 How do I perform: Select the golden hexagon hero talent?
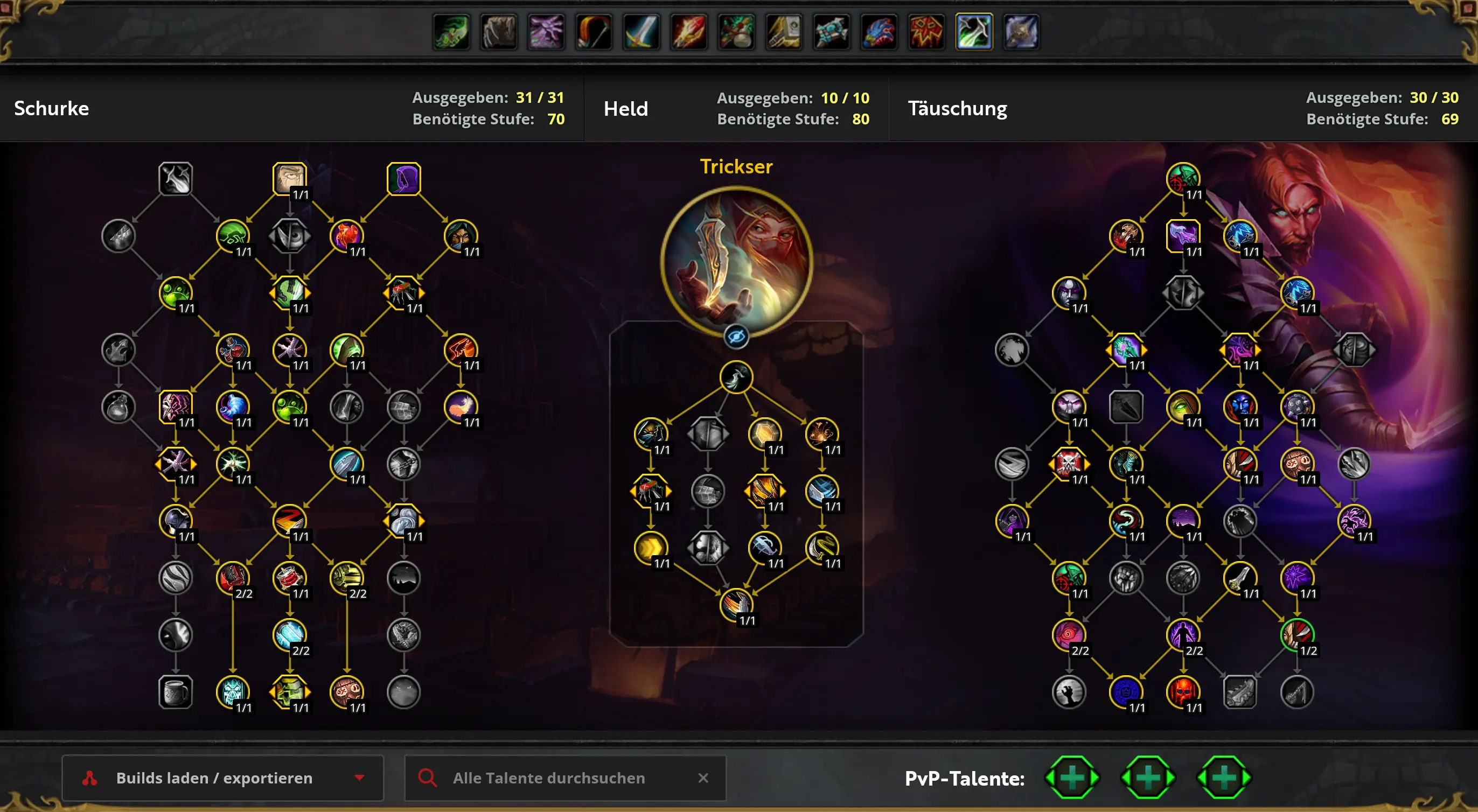point(765,433)
